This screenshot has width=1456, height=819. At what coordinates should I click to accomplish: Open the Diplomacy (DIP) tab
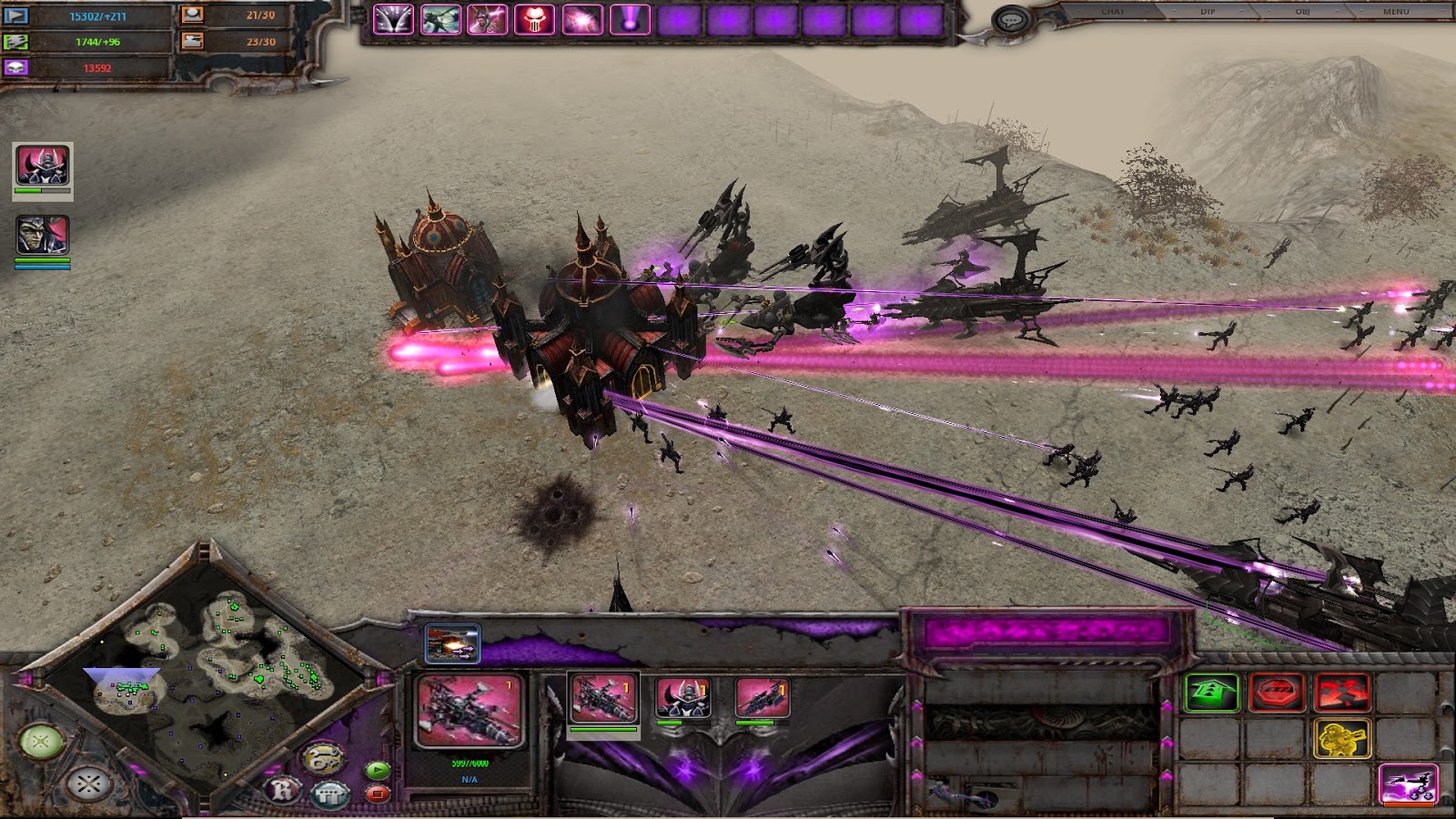[1208, 12]
